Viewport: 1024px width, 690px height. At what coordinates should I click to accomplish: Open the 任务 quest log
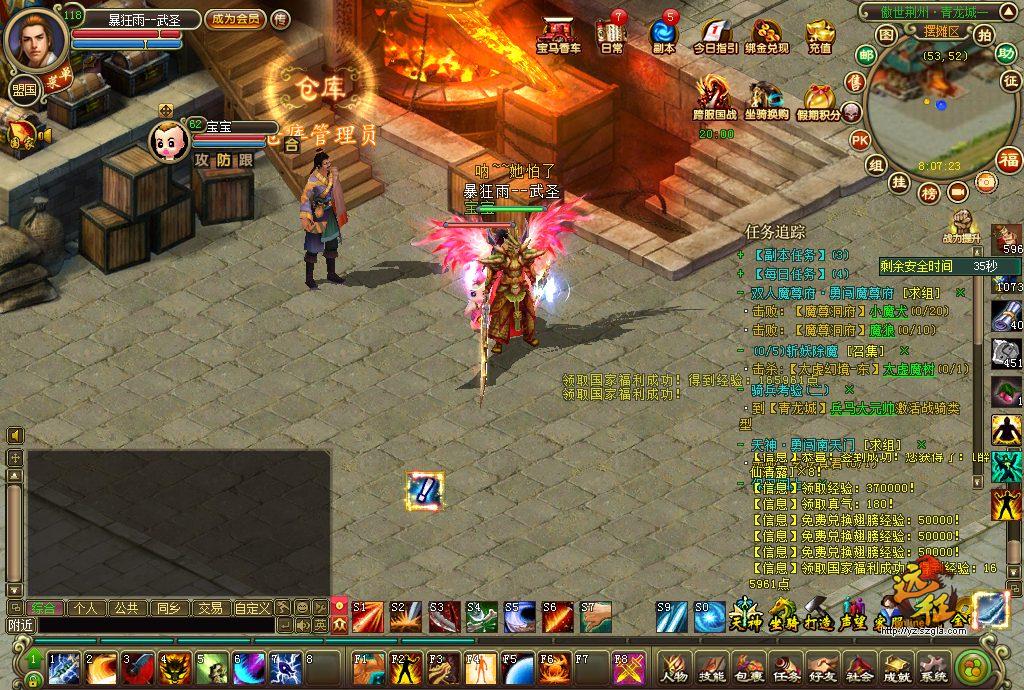pos(786,666)
